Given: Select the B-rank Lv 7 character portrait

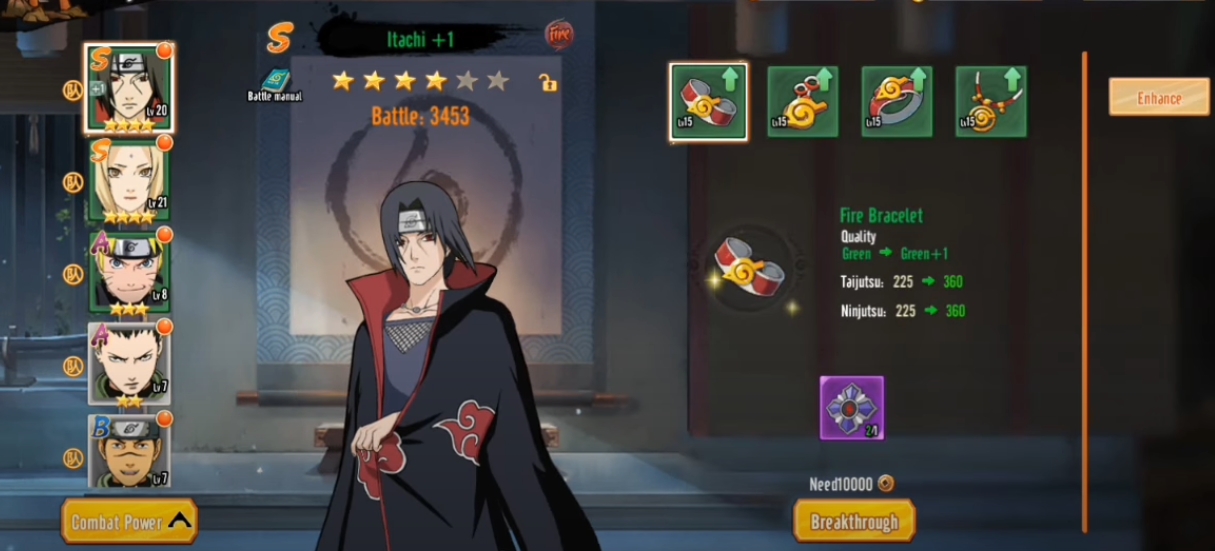Looking at the screenshot, I should pos(129,450).
